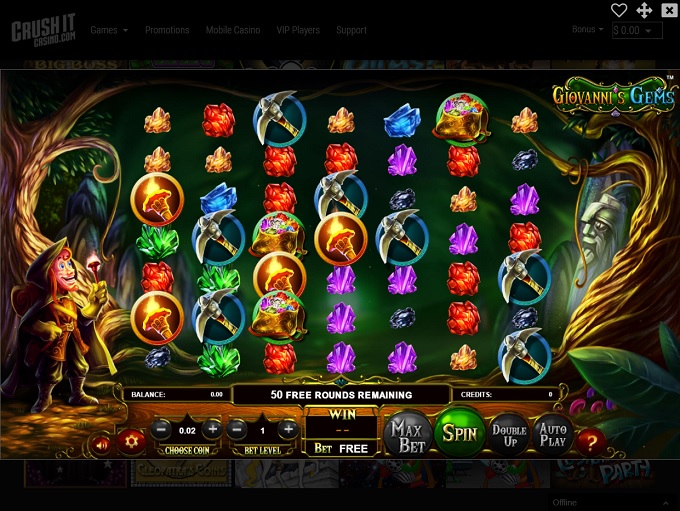Activate the Double Up button
Viewport: 680px width, 511px height.
[x=509, y=433]
